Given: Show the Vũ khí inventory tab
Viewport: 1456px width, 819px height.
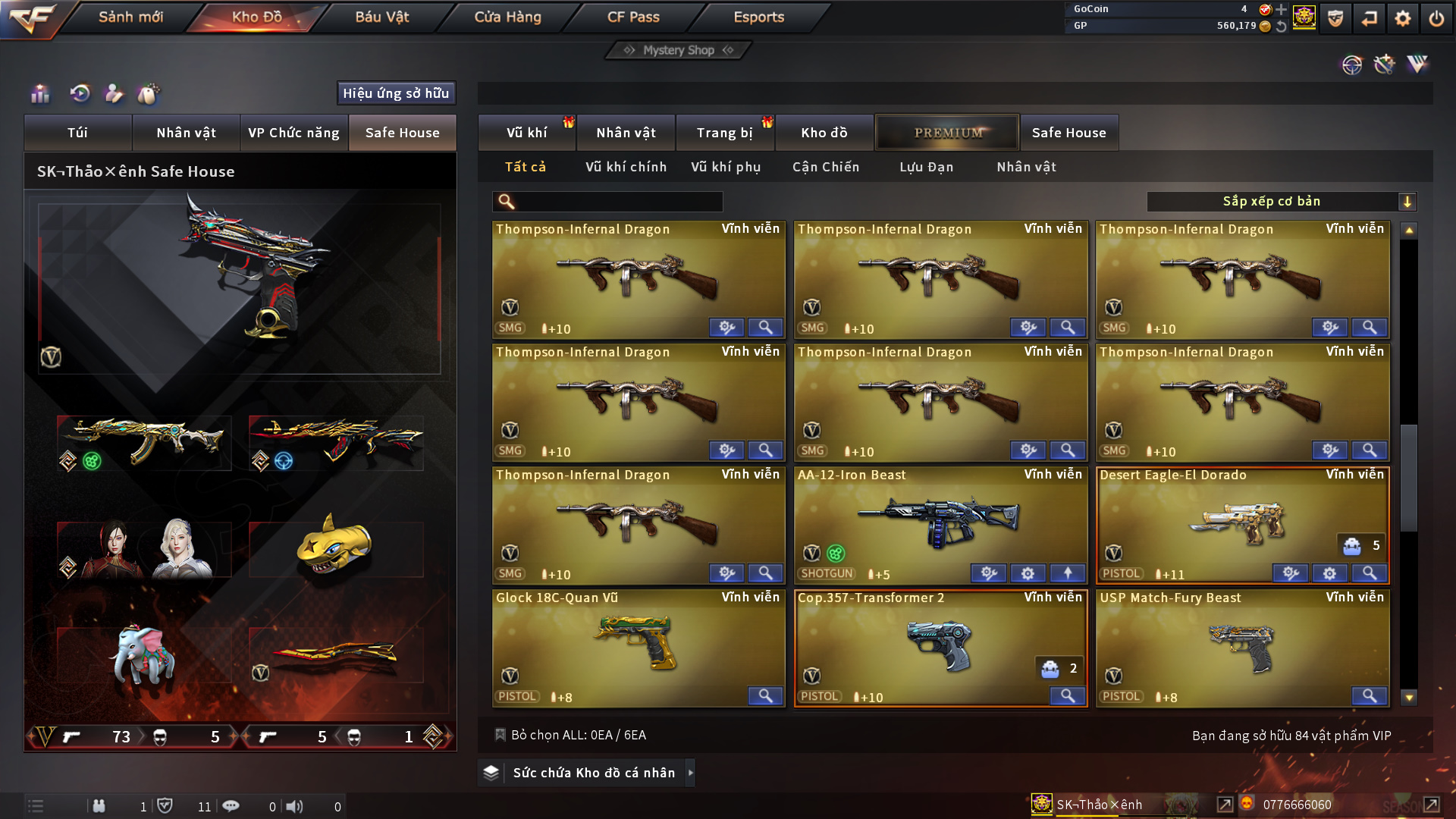Looking at the screenshot, I should click(526, 133).
